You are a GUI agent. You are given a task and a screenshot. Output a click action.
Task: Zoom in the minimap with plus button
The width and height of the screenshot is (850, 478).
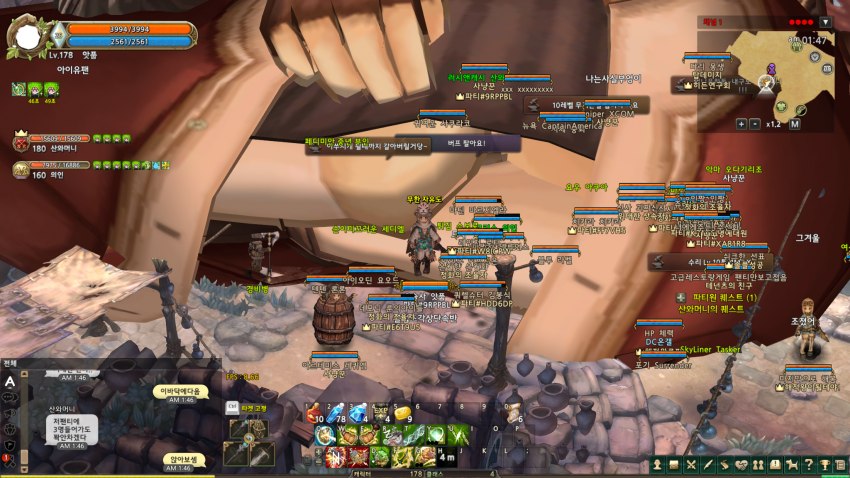coord(741,124)
